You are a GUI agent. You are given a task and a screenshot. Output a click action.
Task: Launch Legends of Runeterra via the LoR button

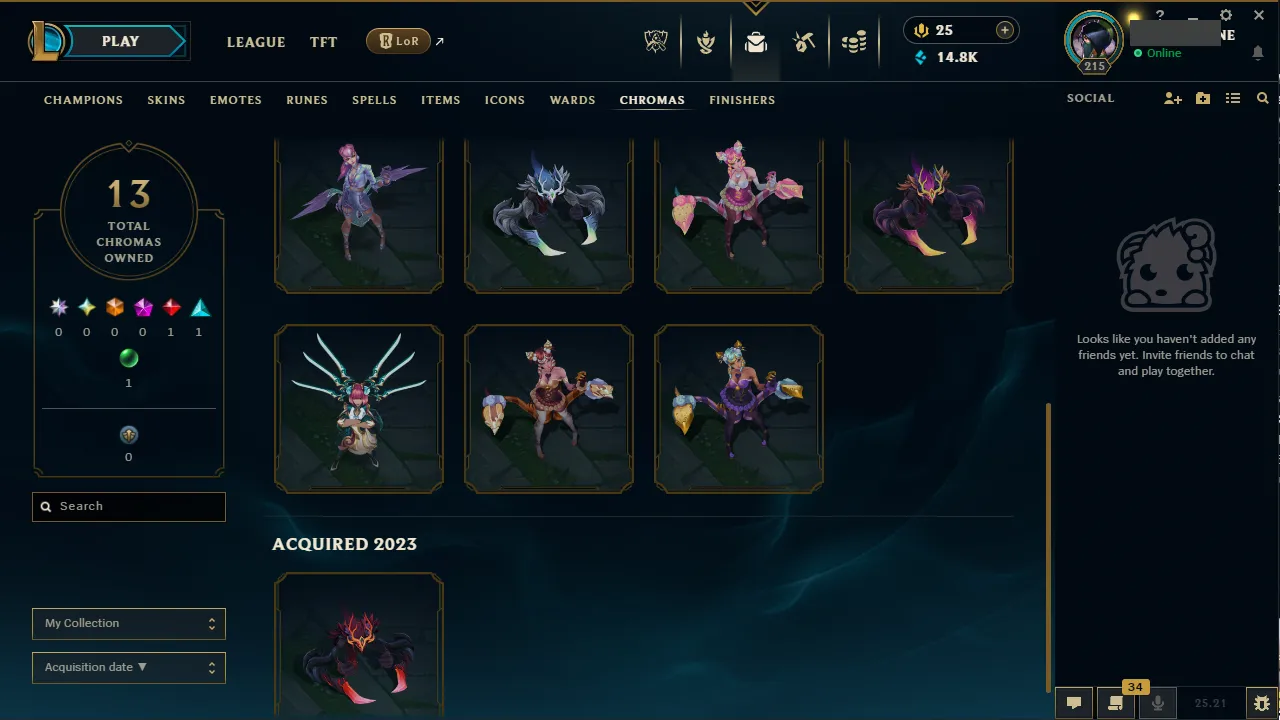click(x=398, y=41)
